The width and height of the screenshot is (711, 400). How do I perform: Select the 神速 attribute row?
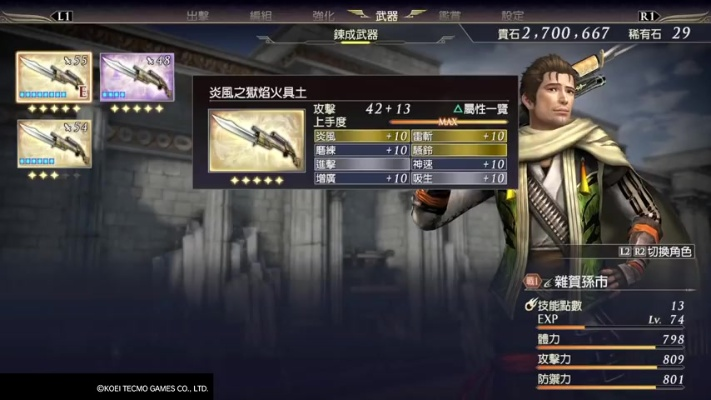(x=458, y=164)
